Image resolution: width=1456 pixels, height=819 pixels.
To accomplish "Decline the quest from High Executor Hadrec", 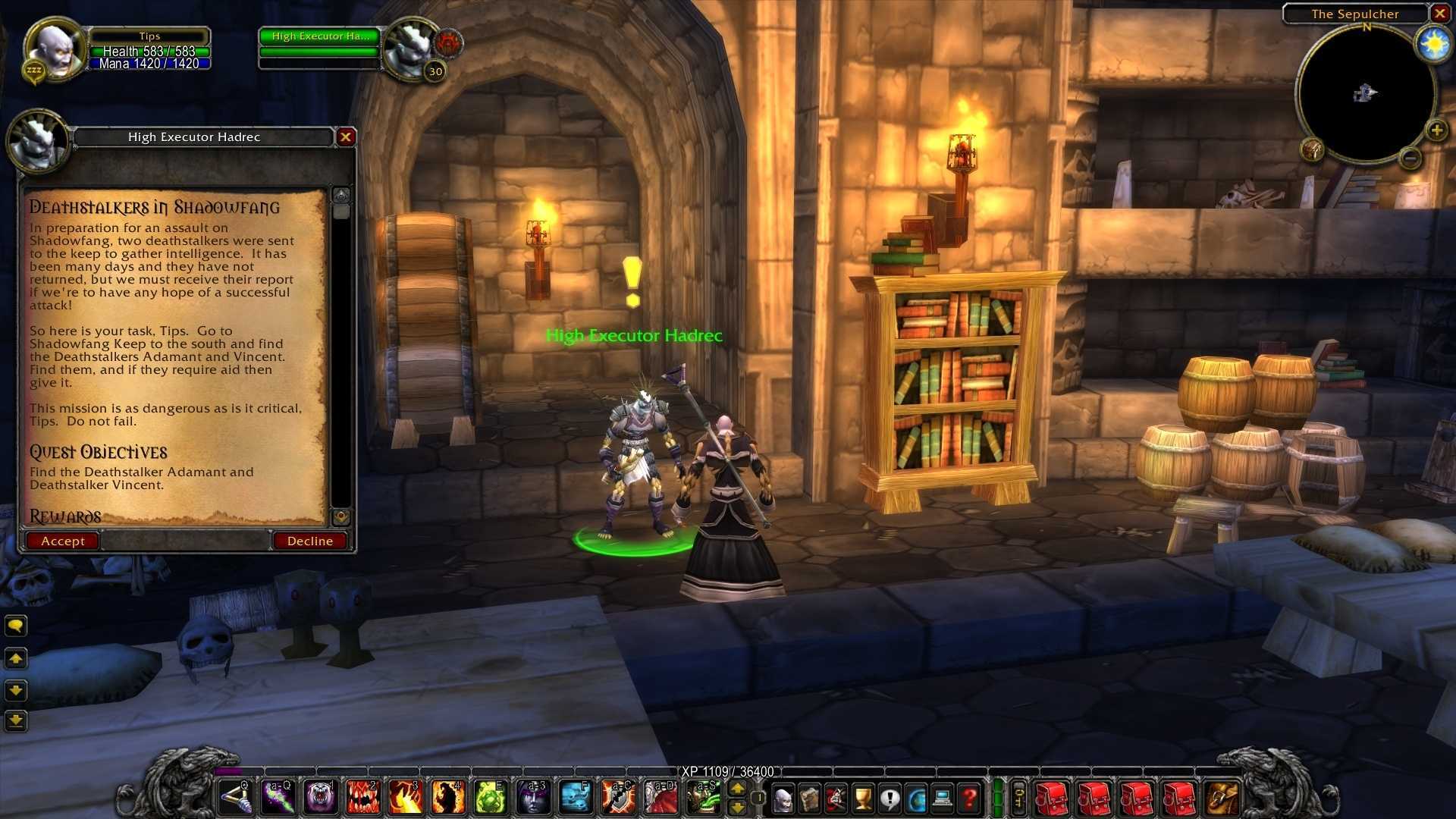I will 309,541.
